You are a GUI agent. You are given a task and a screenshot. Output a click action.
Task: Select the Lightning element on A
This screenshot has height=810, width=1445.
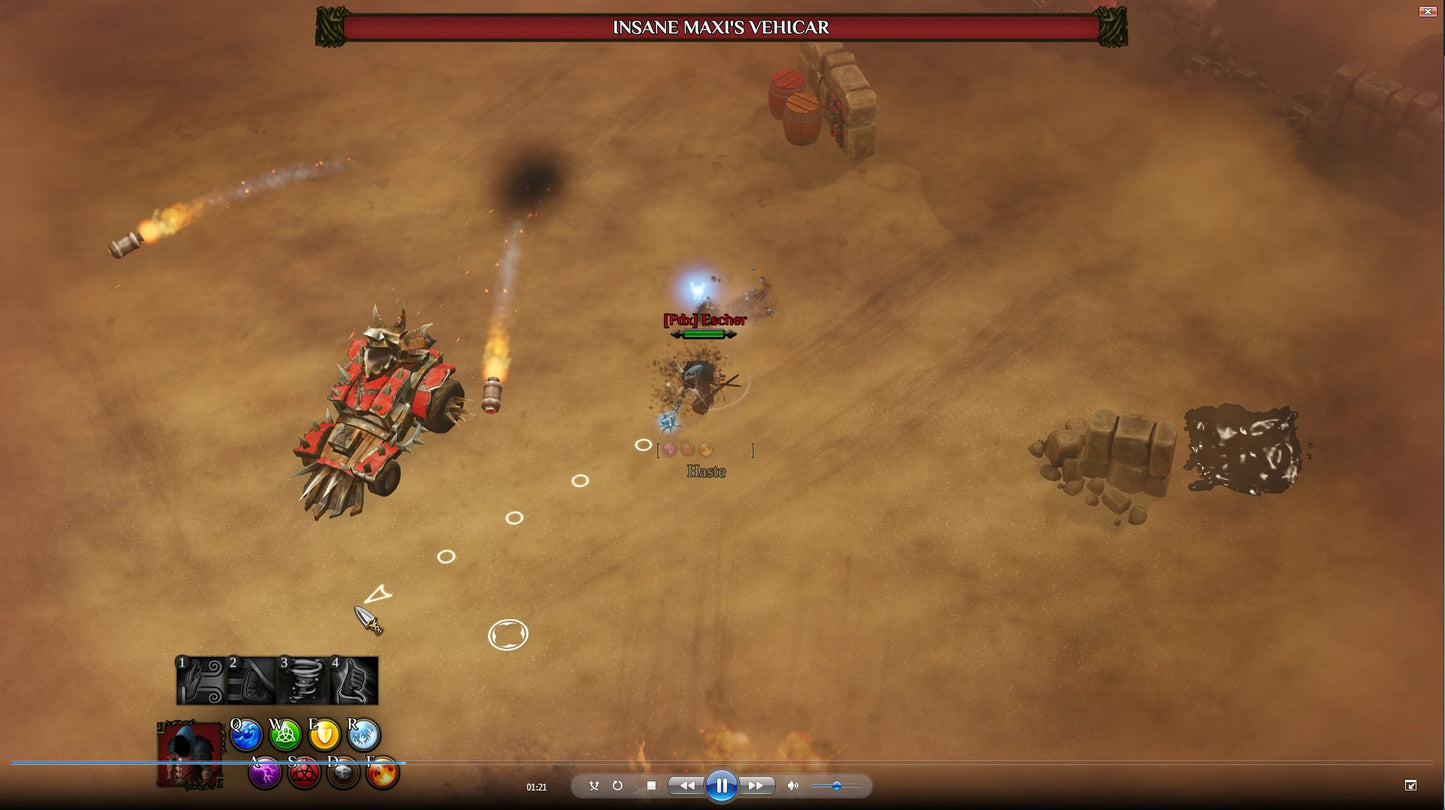click(265, 773)
